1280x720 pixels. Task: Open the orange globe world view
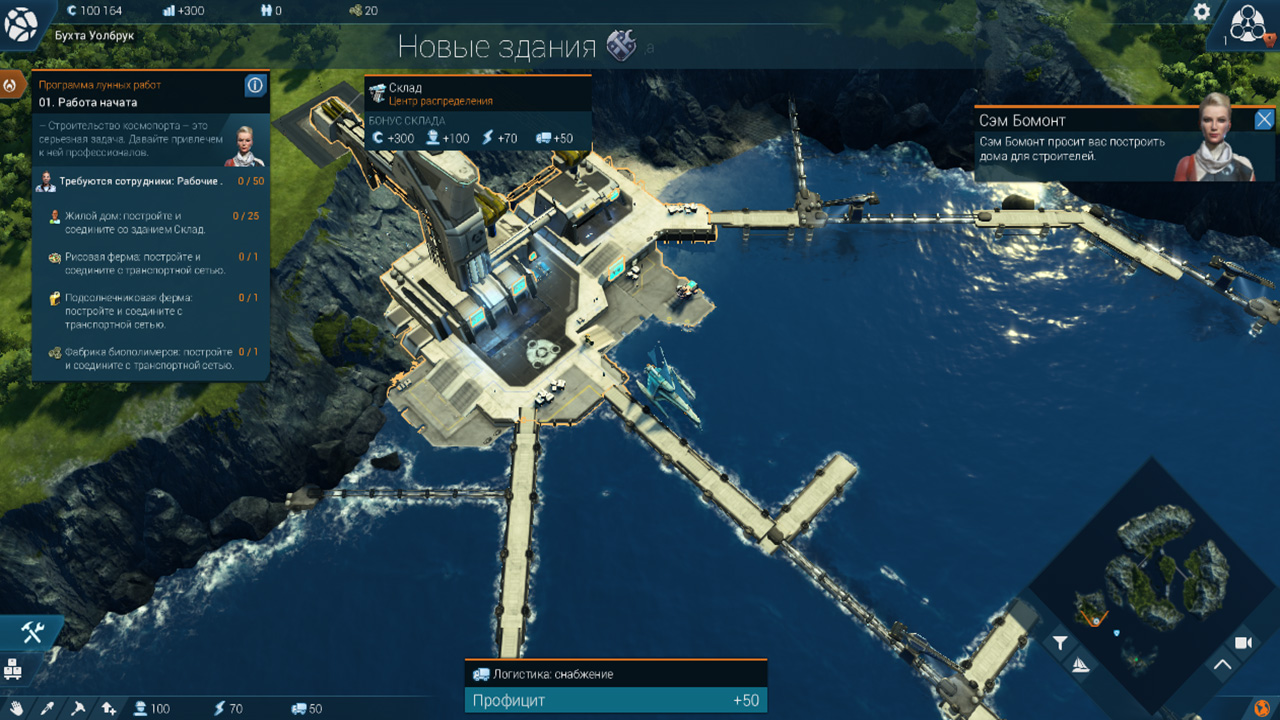[1262, 708]
